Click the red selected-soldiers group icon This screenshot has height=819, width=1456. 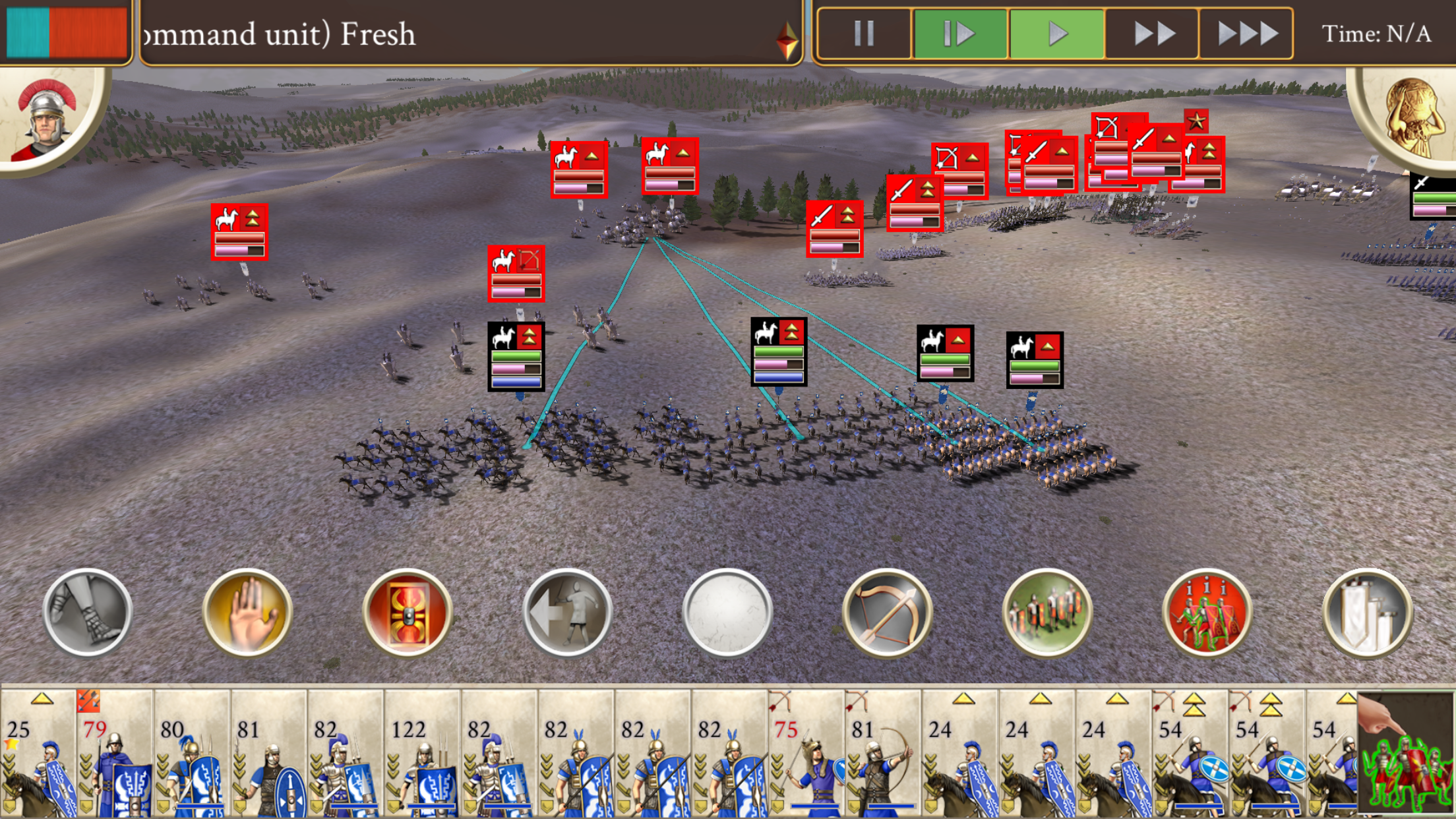pos(1207,613)
